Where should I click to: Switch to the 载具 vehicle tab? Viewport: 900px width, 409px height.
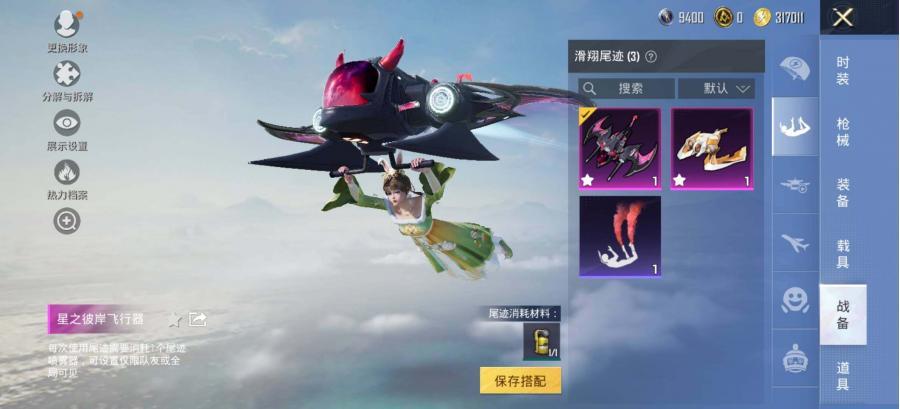point(842,253)
